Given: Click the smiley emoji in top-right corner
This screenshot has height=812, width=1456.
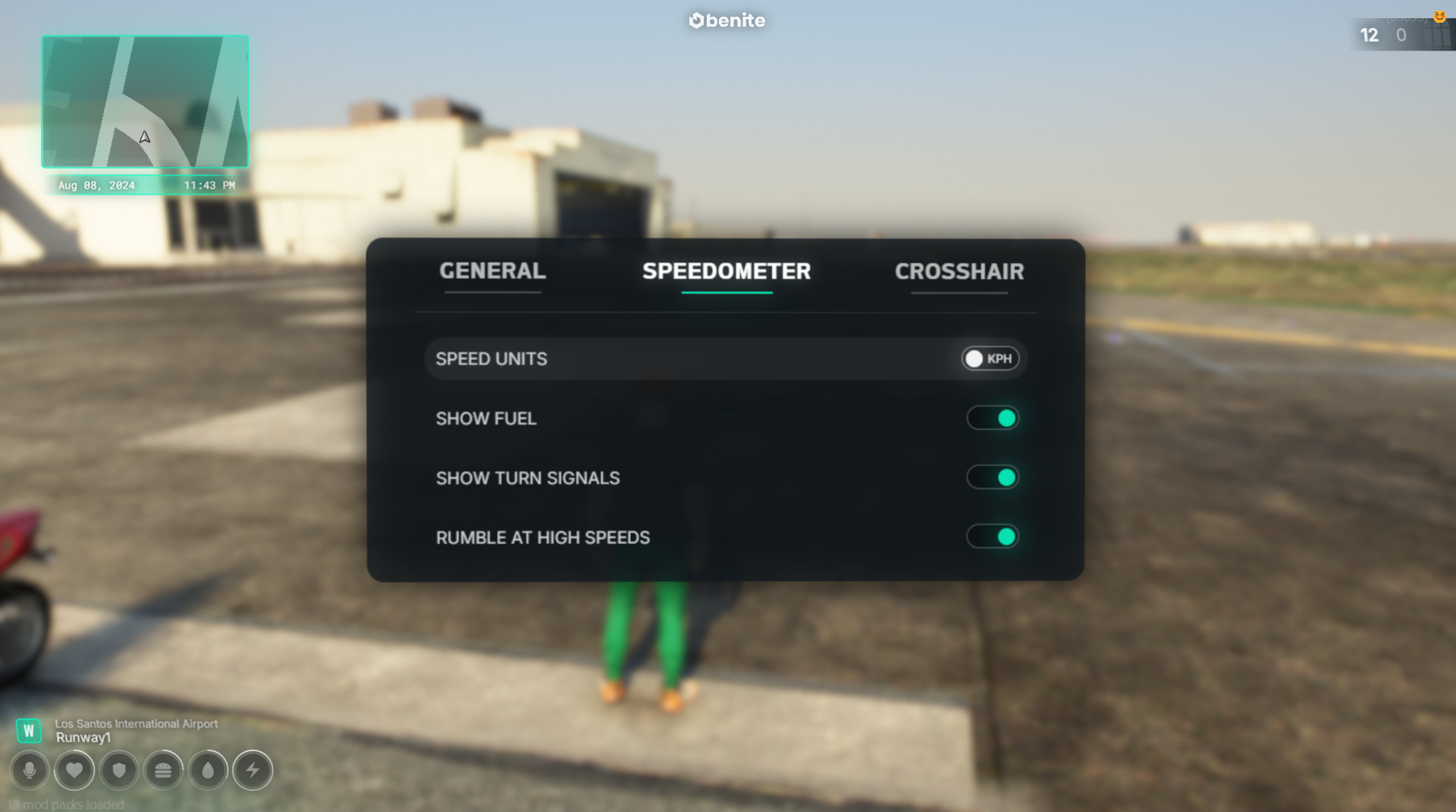Looking at the screenshot, I should point(1440,17).
